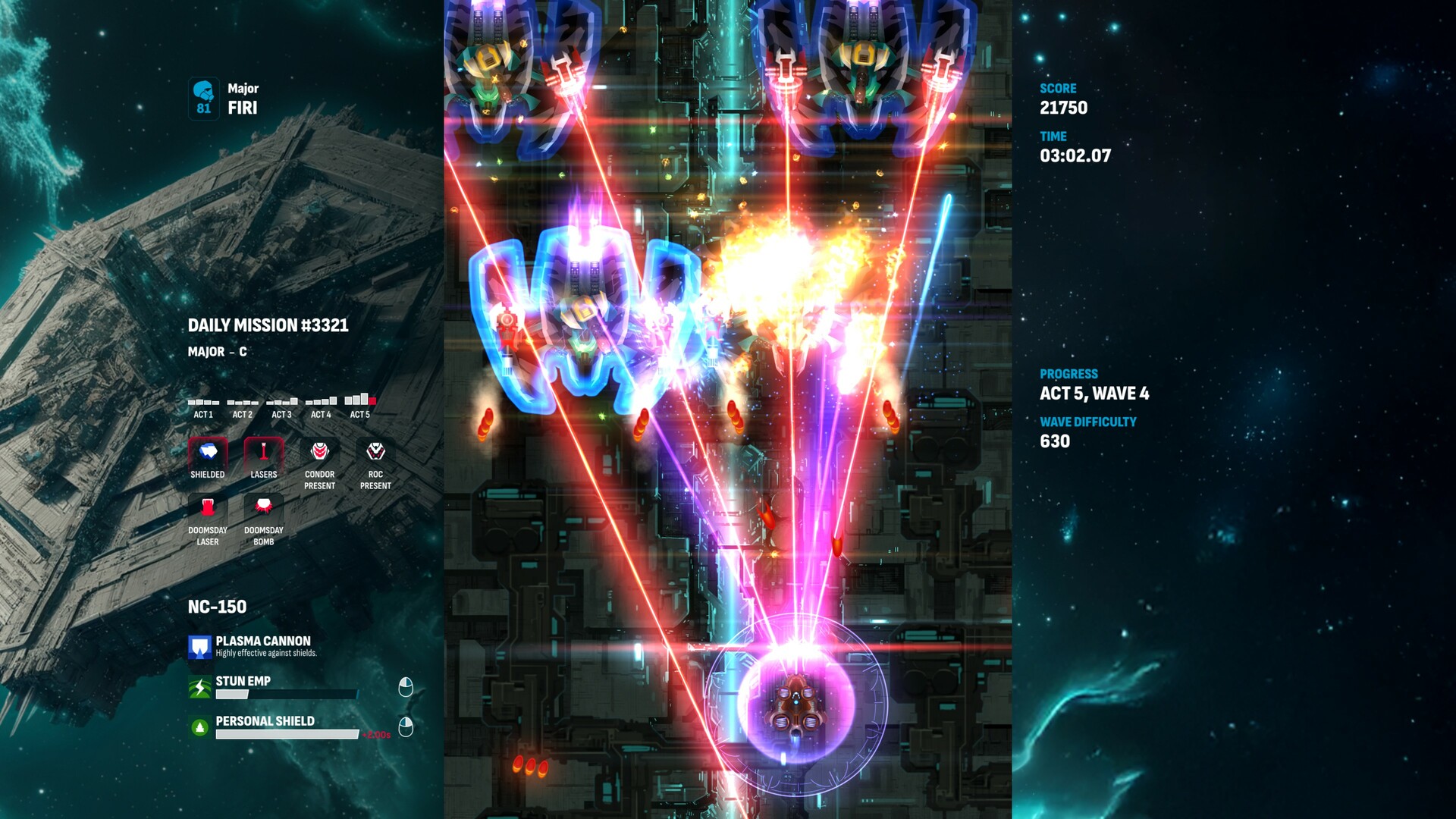Image resolution: width=1456 pixels, height=819 pixels.
Task: Expand the ACT 4 wave bars
Action: pyautogui.click(x=322, y=403)
